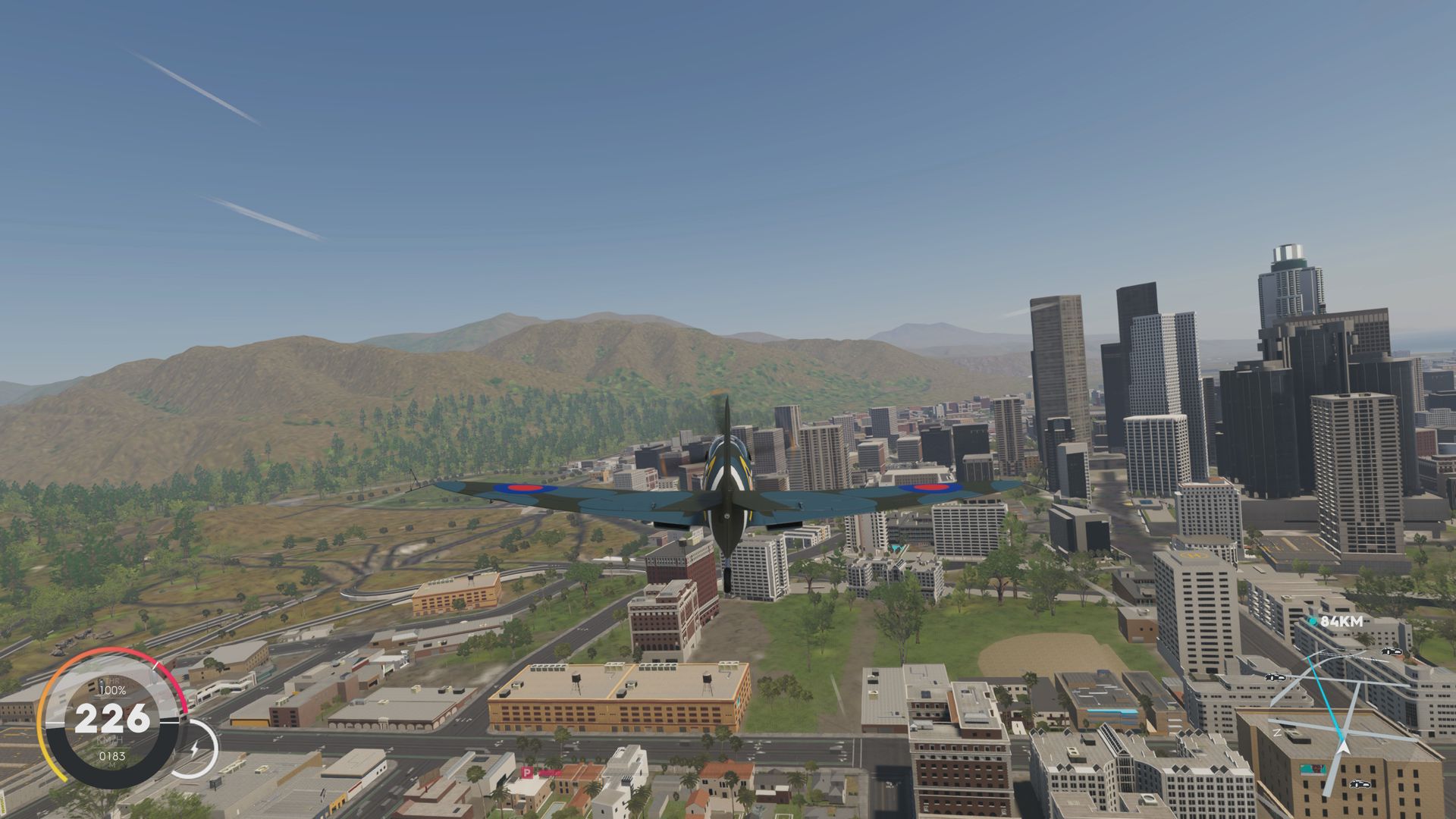Viewport: 1456px width, 819px height.
Task: Select the 226 KM/H speed readout
Action: click(x=111, y=719)
